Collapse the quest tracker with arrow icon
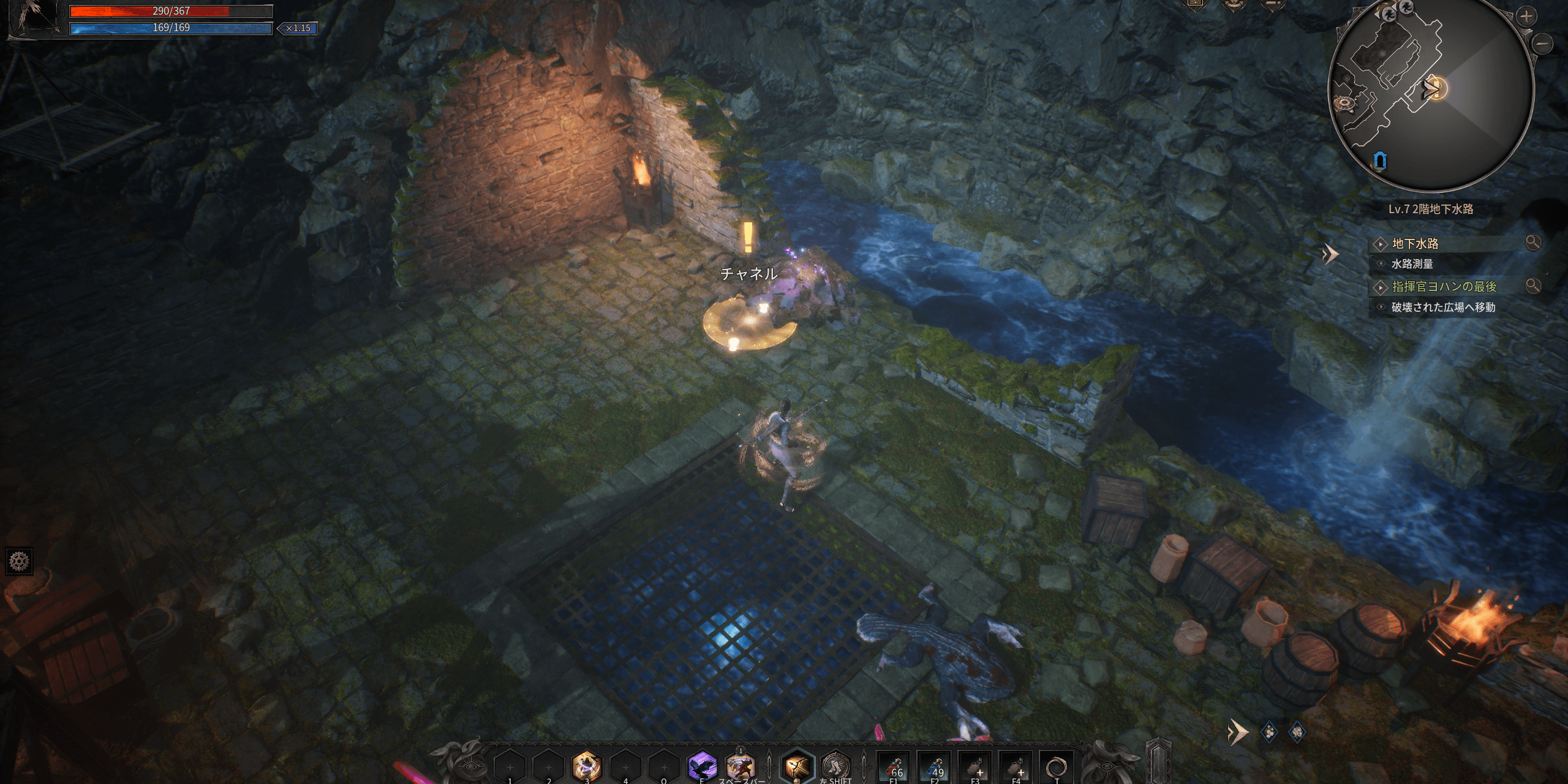Screen dimensions: 1568x784 tap(1330, 254)
